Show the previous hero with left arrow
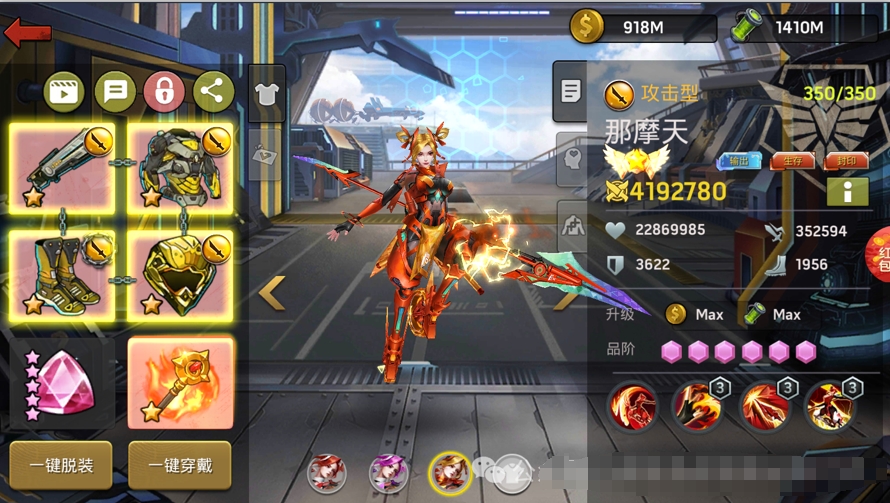This screenshot has width=890, height=503. click(272, 293)
